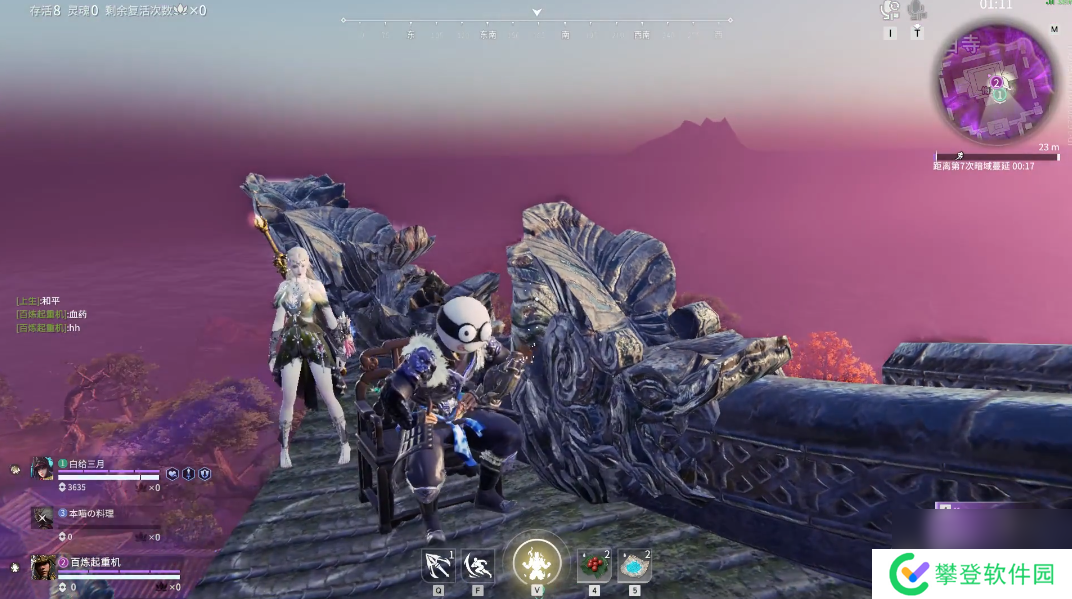
Task: Click the compass direction bar
Action: point(537,26)
